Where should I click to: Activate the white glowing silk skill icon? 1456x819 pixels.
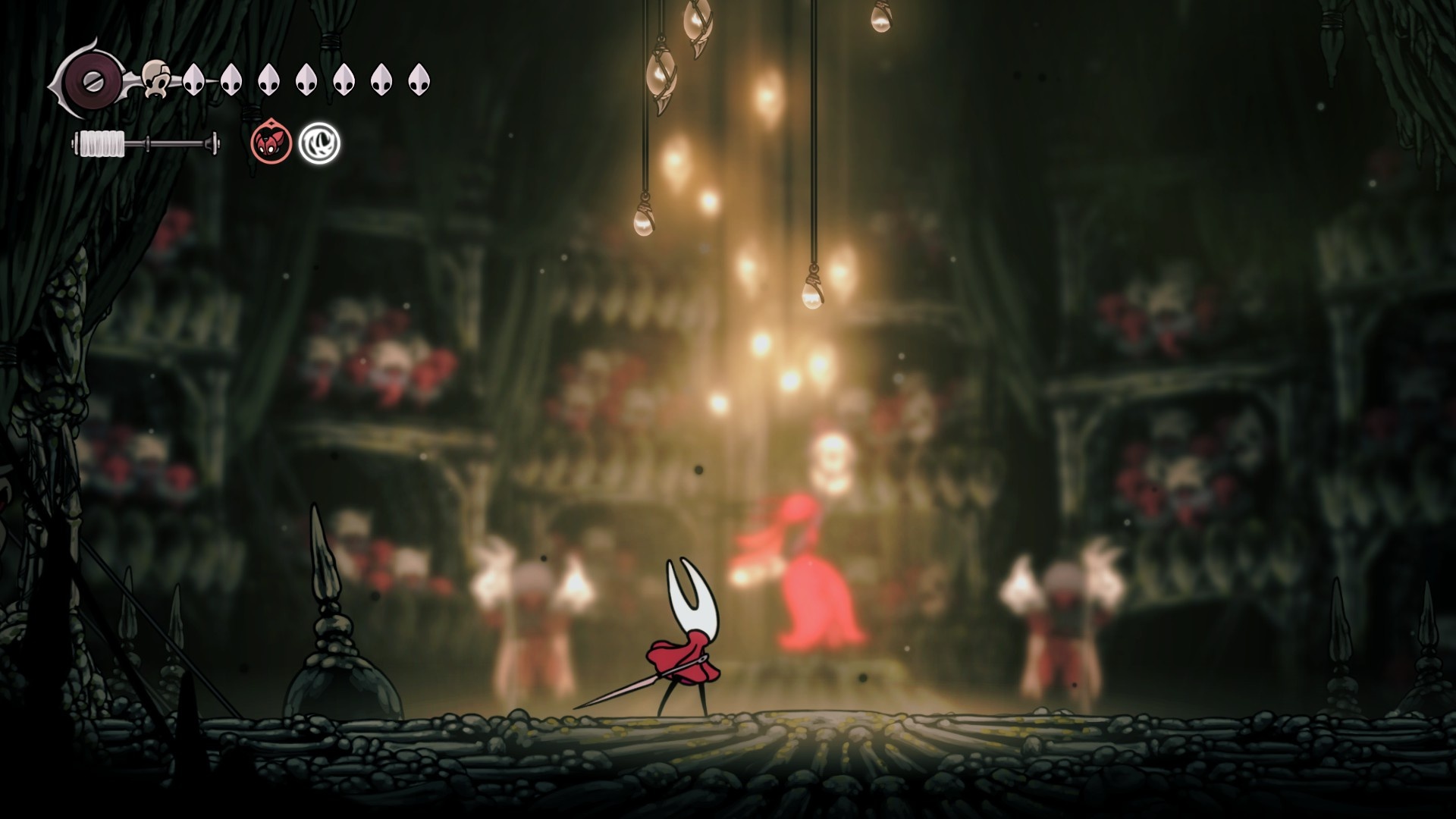[x=319, y=143]
